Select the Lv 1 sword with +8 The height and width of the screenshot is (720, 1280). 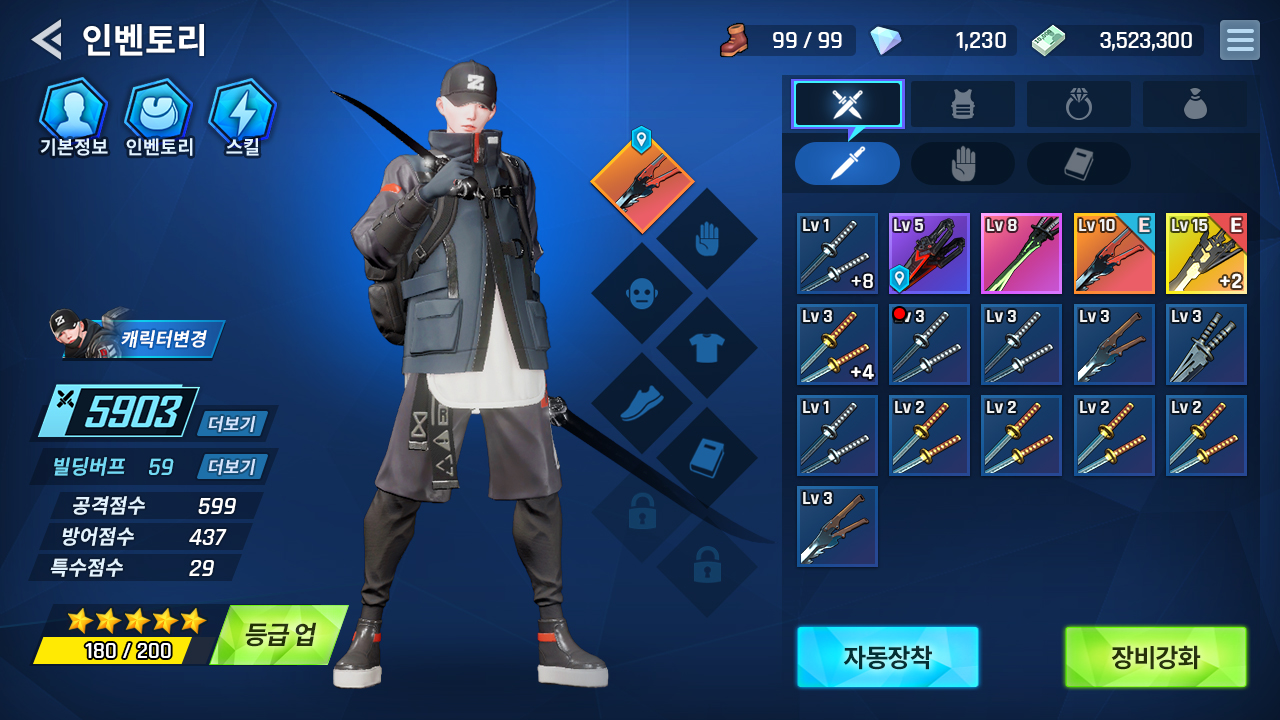point(837,253)
